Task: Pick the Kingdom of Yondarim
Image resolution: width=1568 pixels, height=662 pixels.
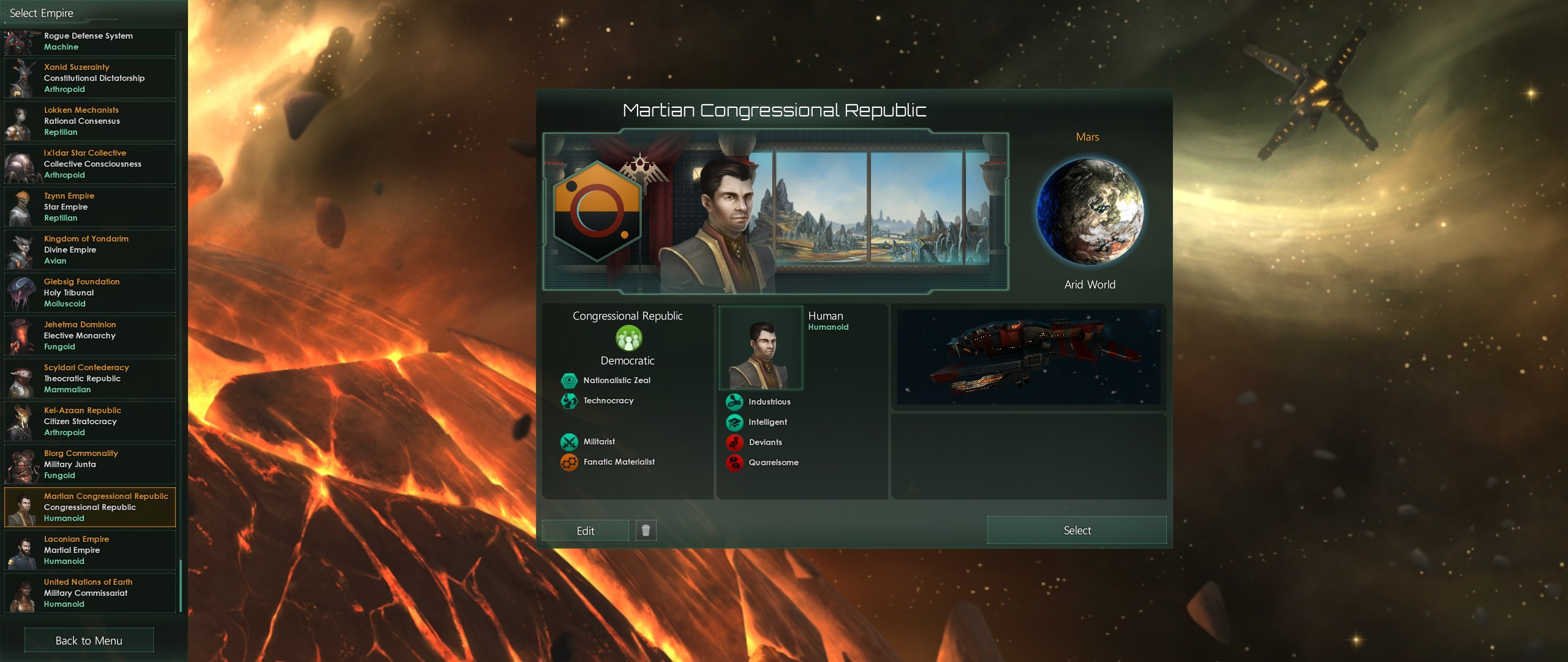Action: pos(89,249)
